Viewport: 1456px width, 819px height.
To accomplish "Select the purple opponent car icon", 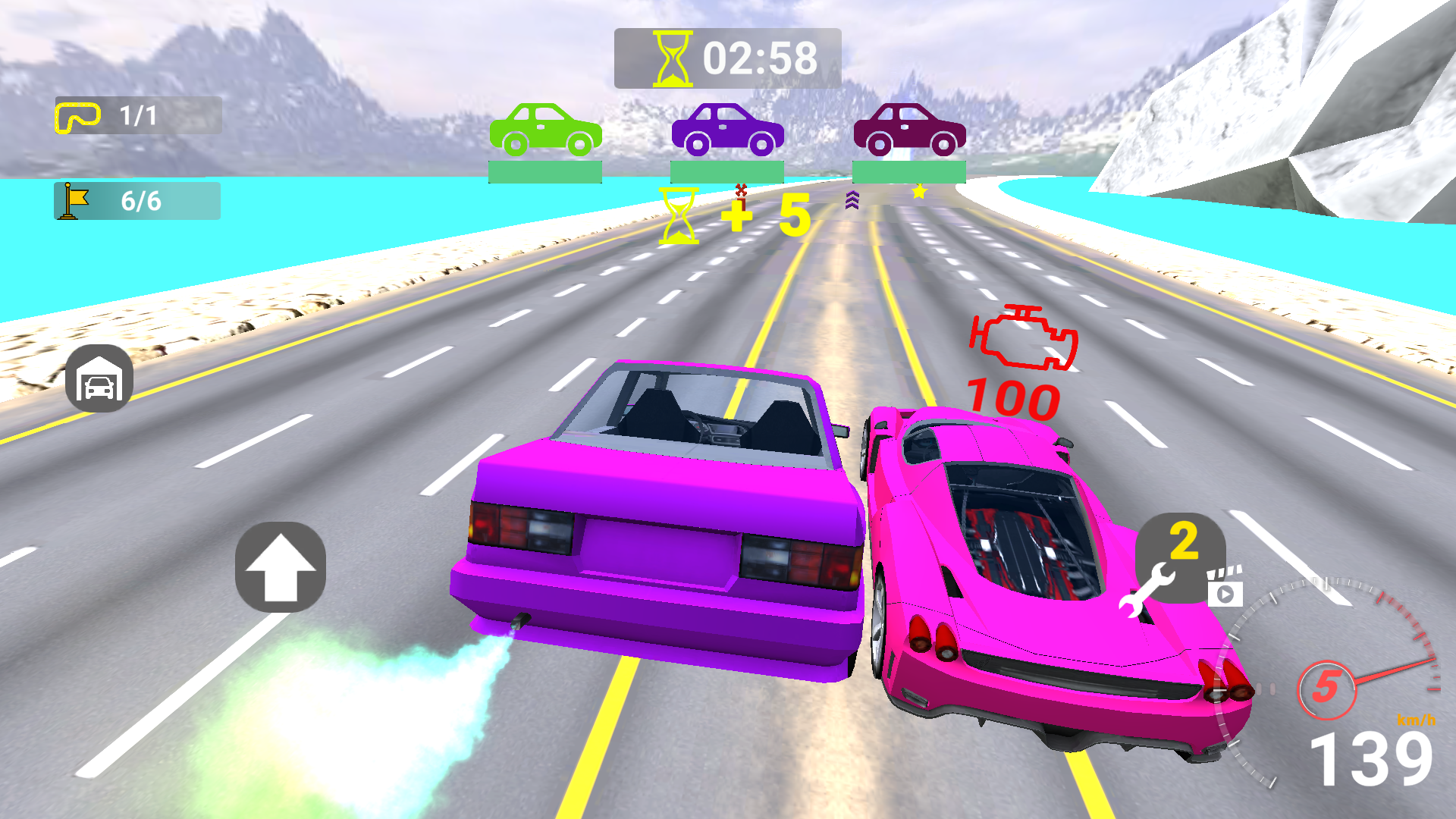I will coord(727,129).
